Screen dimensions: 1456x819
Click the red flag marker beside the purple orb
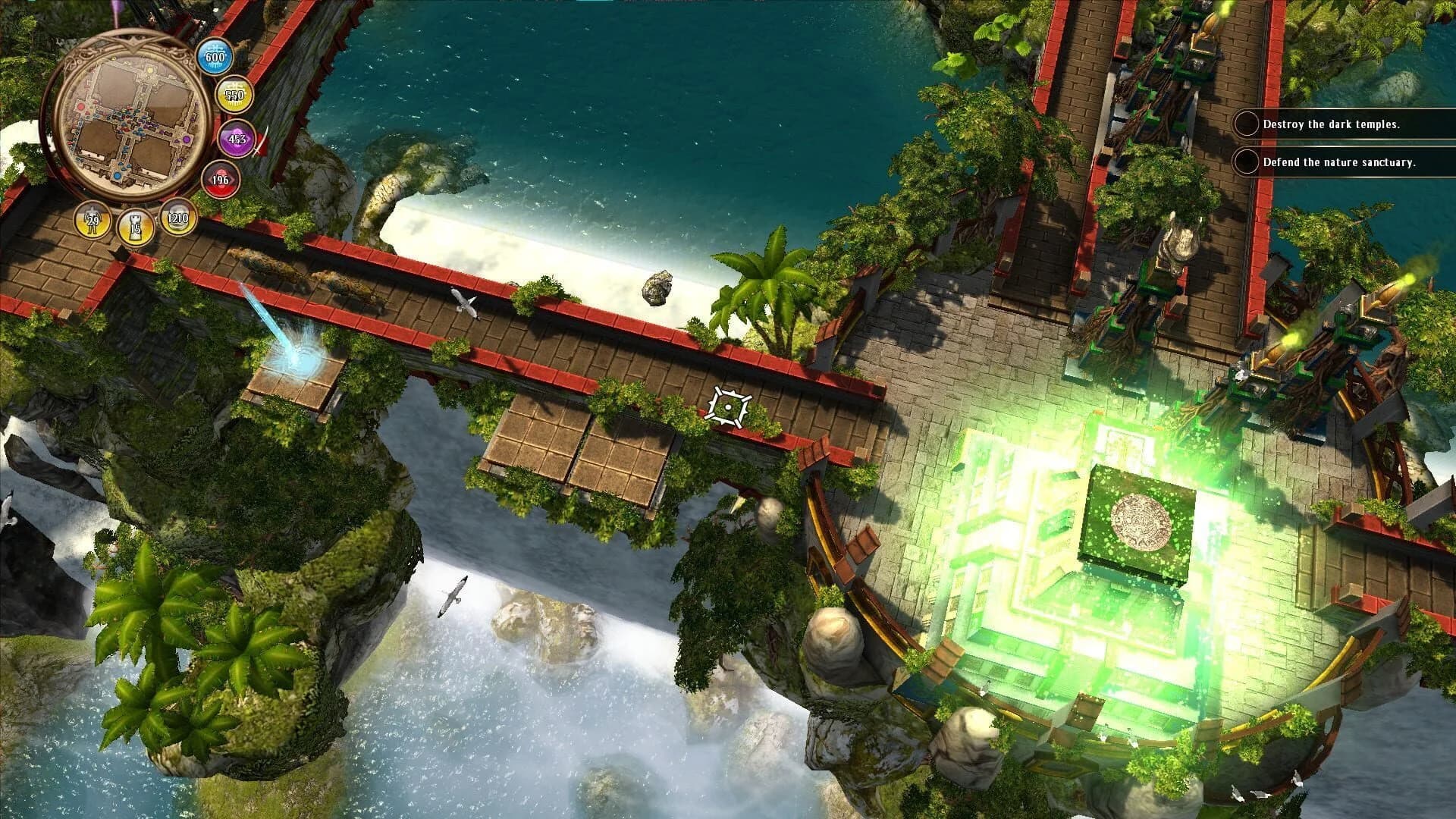[264, 143]
